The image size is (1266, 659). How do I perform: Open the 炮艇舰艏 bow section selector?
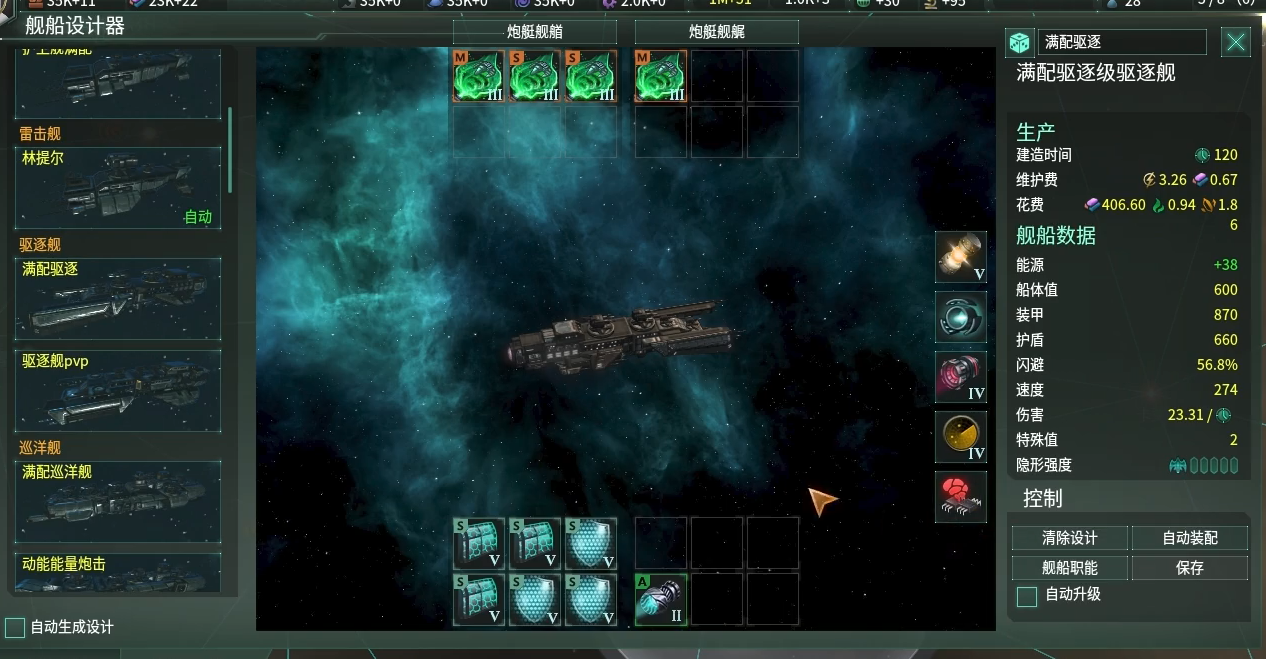pos(534,32)
